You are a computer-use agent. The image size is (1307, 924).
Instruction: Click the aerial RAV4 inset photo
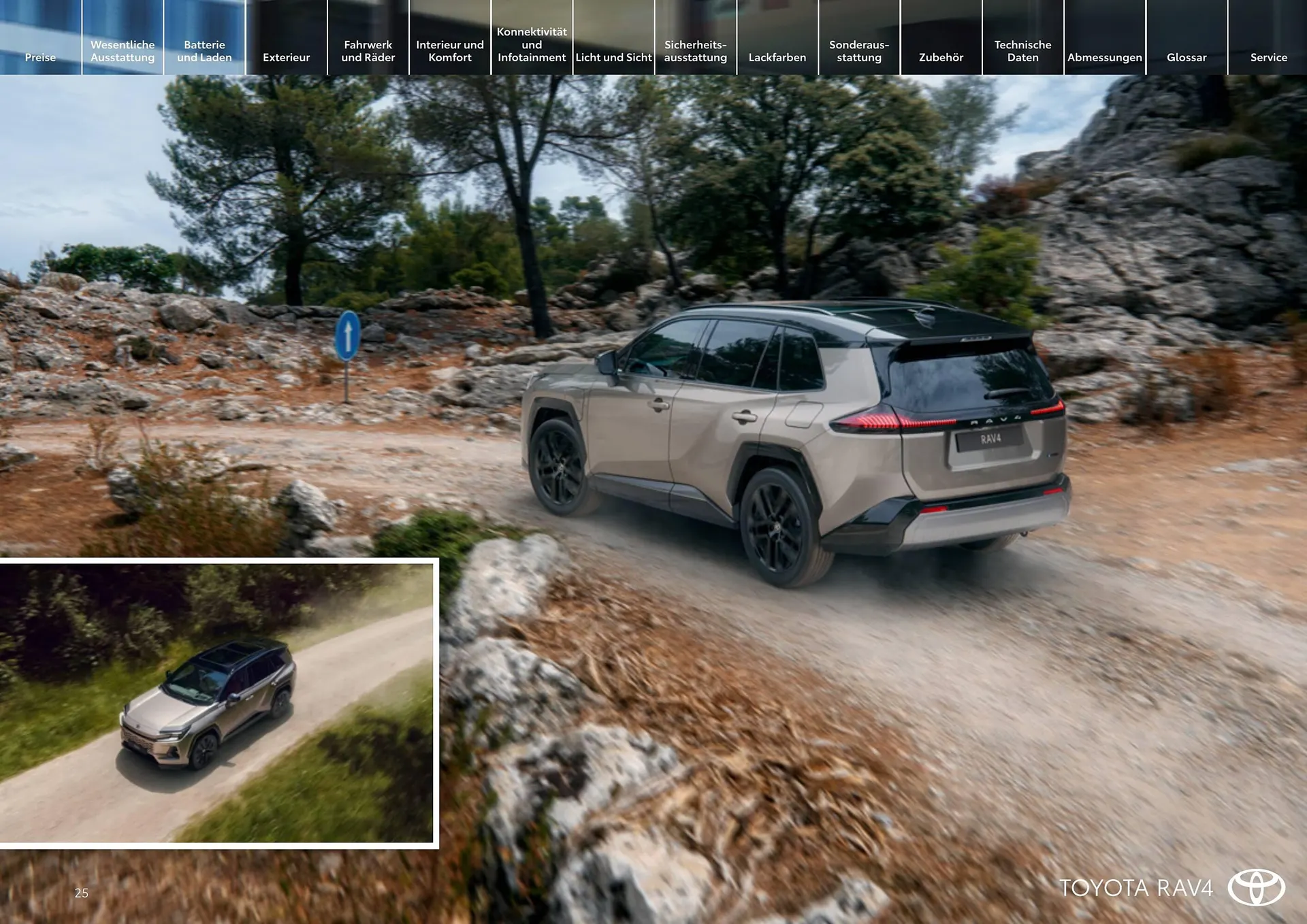click(x=216, y=703)
